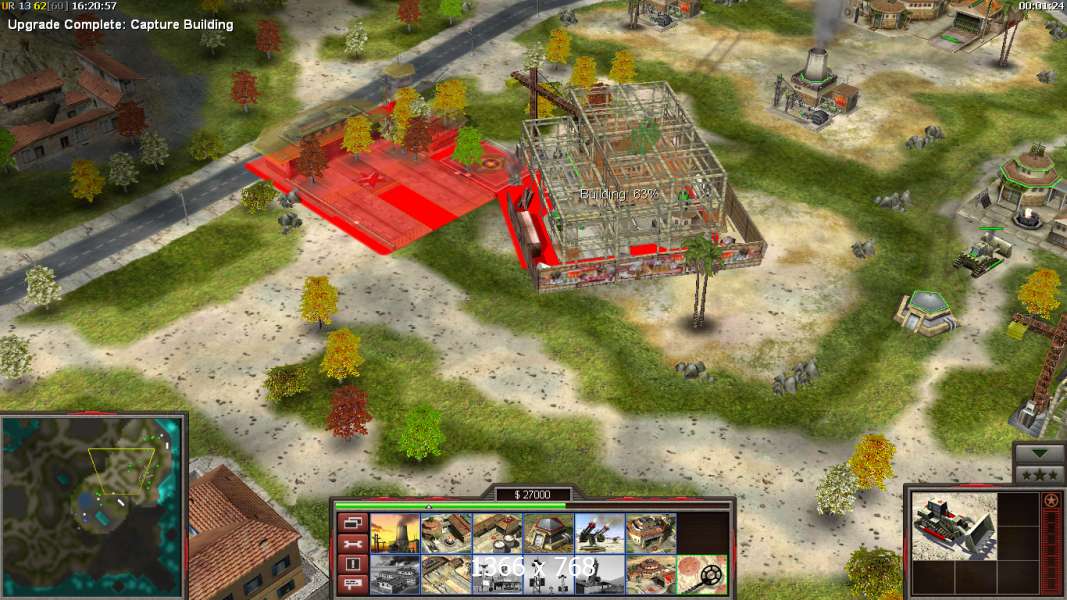Select the supply center build icon
This screenshot has width=1067, height=600.
pos(497,533)
